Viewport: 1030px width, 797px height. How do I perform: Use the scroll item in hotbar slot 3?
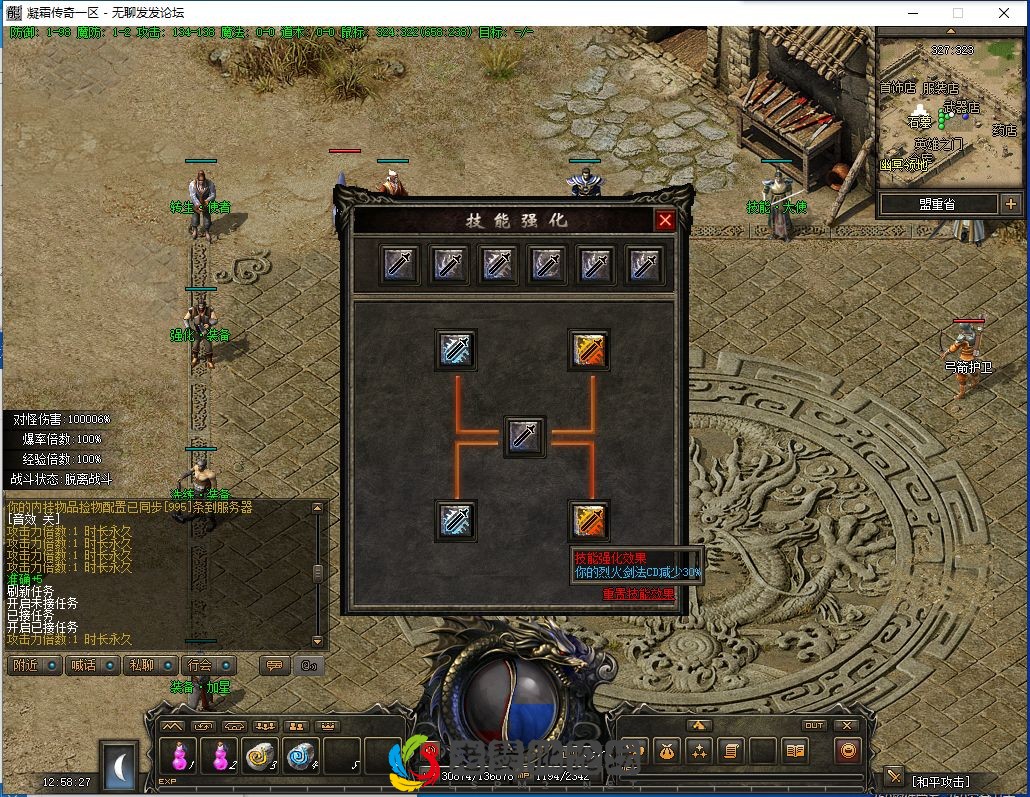[261, 756]
